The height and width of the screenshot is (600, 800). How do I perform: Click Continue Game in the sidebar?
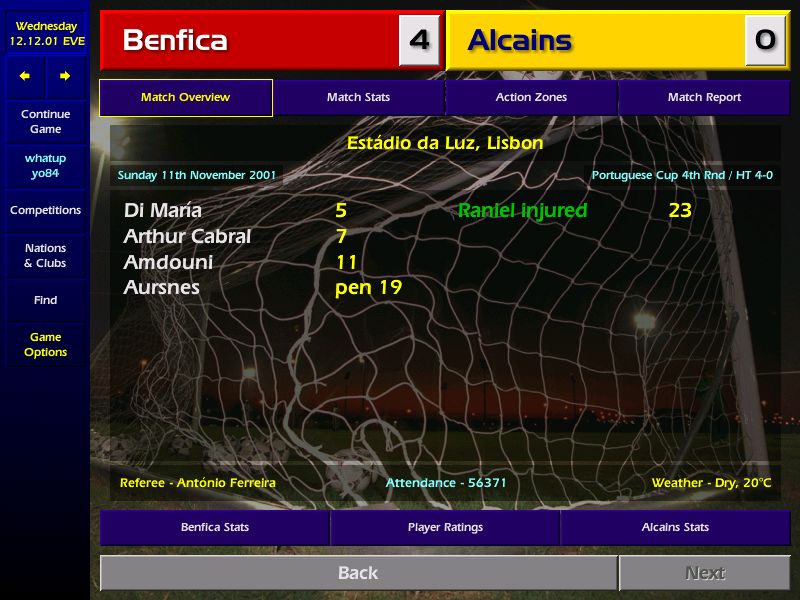[45, 122]
